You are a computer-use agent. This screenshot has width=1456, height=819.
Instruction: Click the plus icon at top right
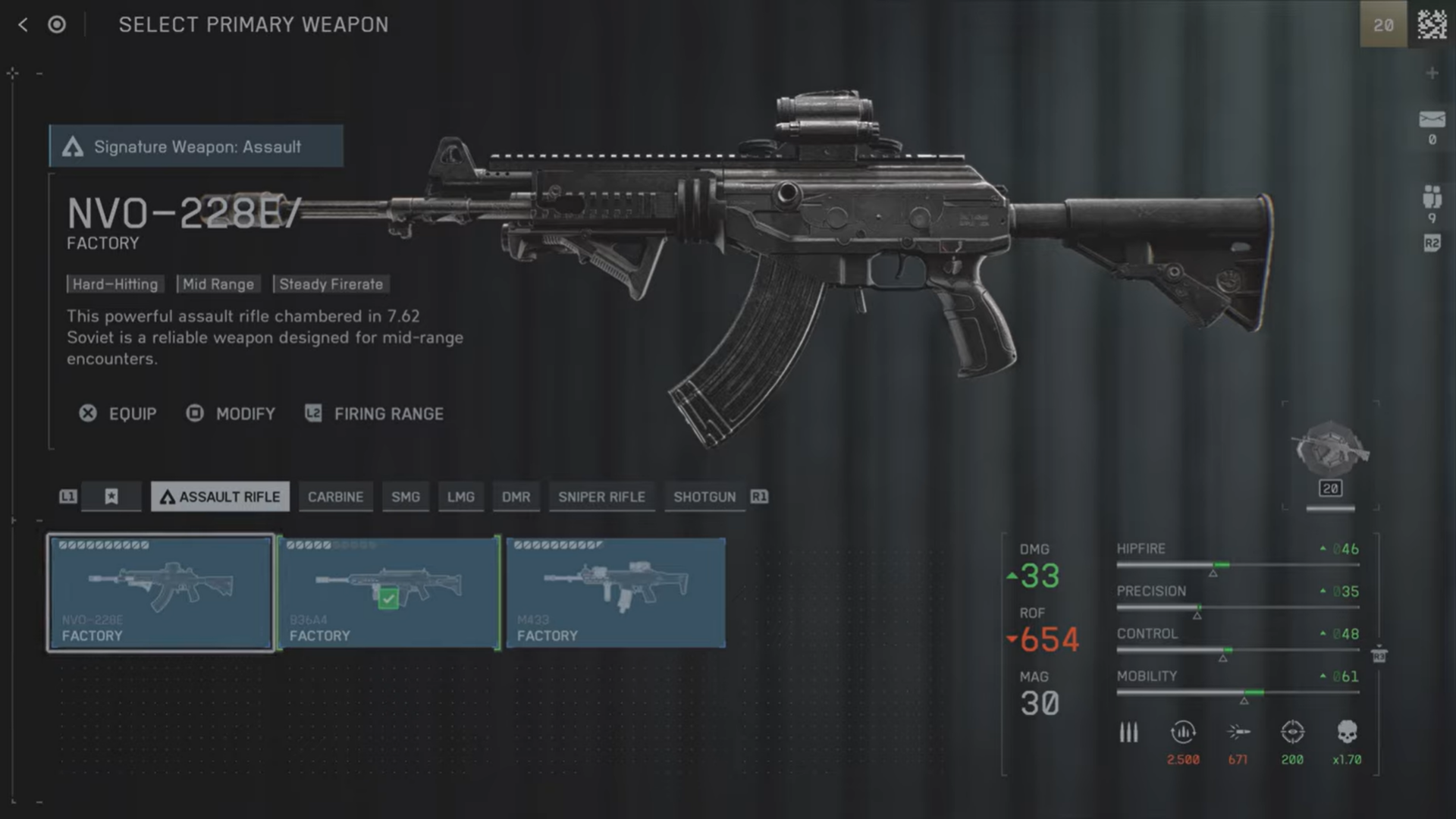pyautogui.click(x=1432, y=74)
